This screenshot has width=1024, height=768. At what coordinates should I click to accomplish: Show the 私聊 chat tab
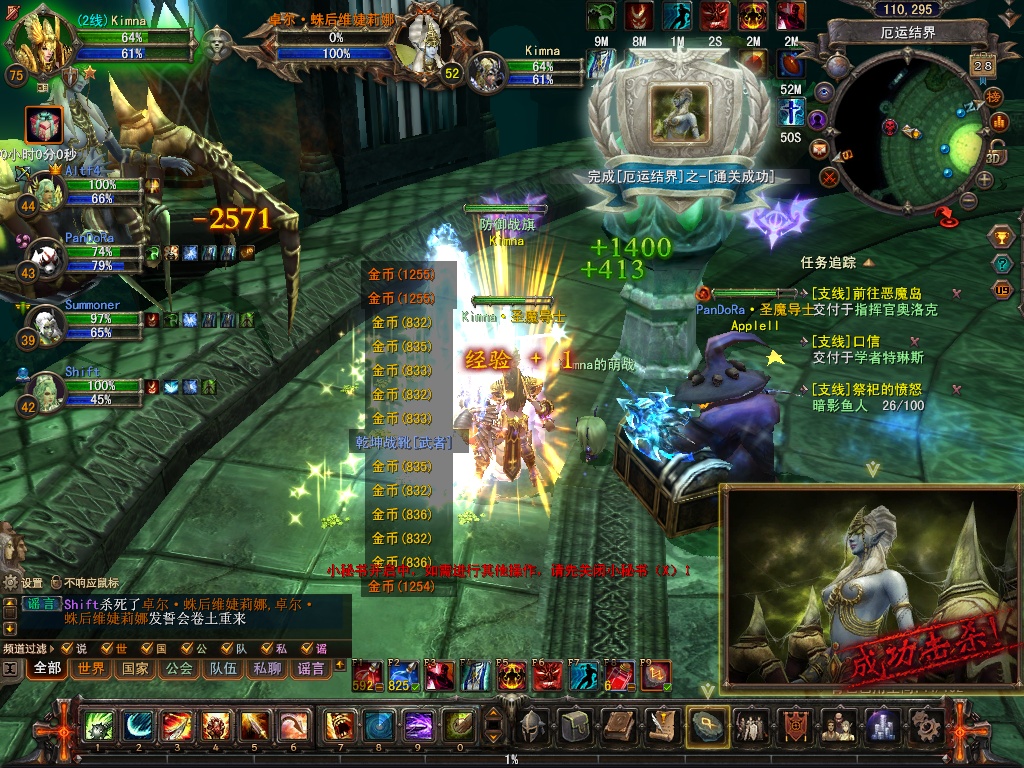pyautogui.click(x=267, y=668)
